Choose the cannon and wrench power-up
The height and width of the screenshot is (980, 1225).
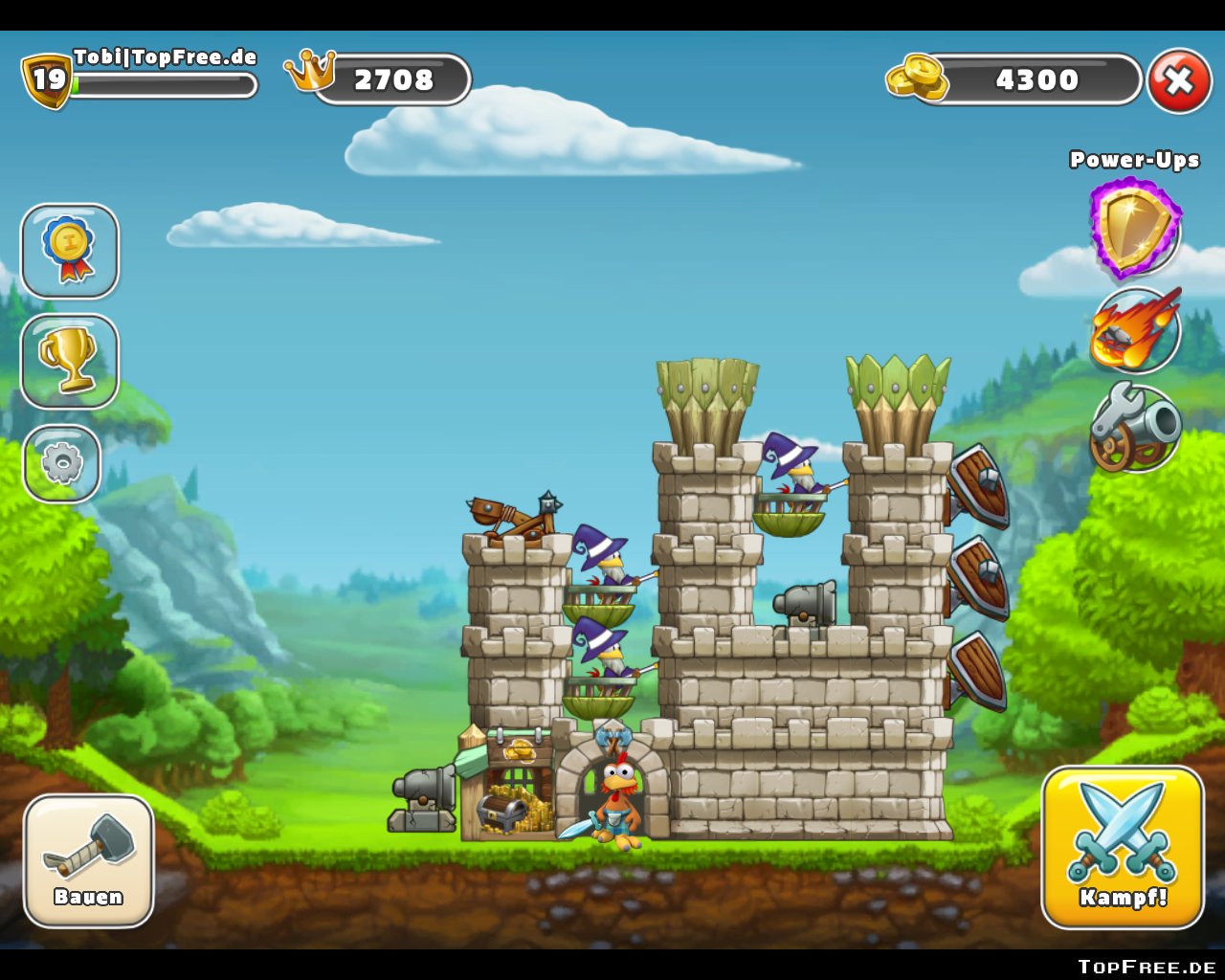pos(1135,429)
